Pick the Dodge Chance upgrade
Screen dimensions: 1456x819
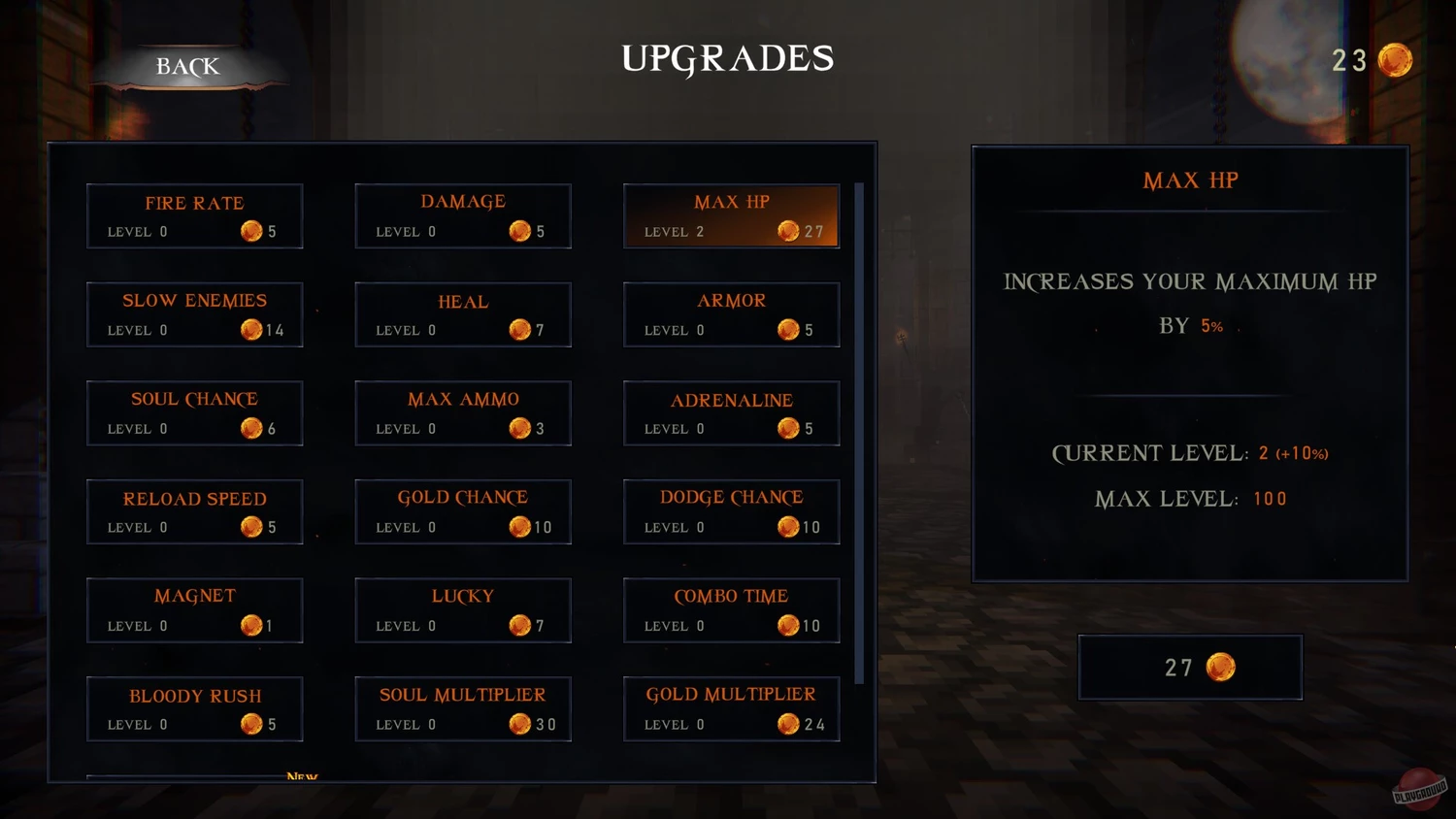[x=731, y=511]
